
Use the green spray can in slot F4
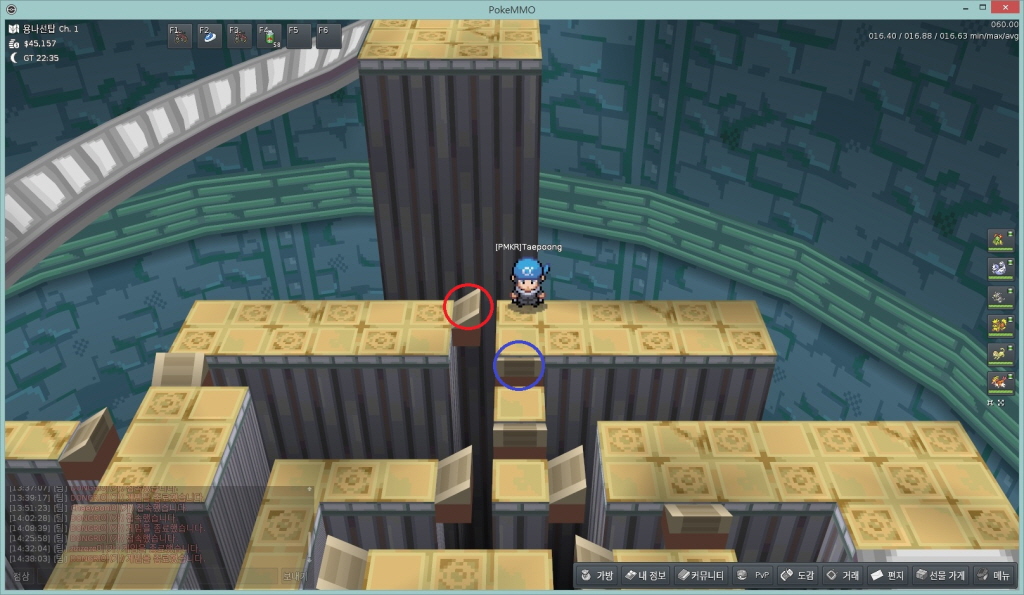pyautogui.click(x=270, y=37)
